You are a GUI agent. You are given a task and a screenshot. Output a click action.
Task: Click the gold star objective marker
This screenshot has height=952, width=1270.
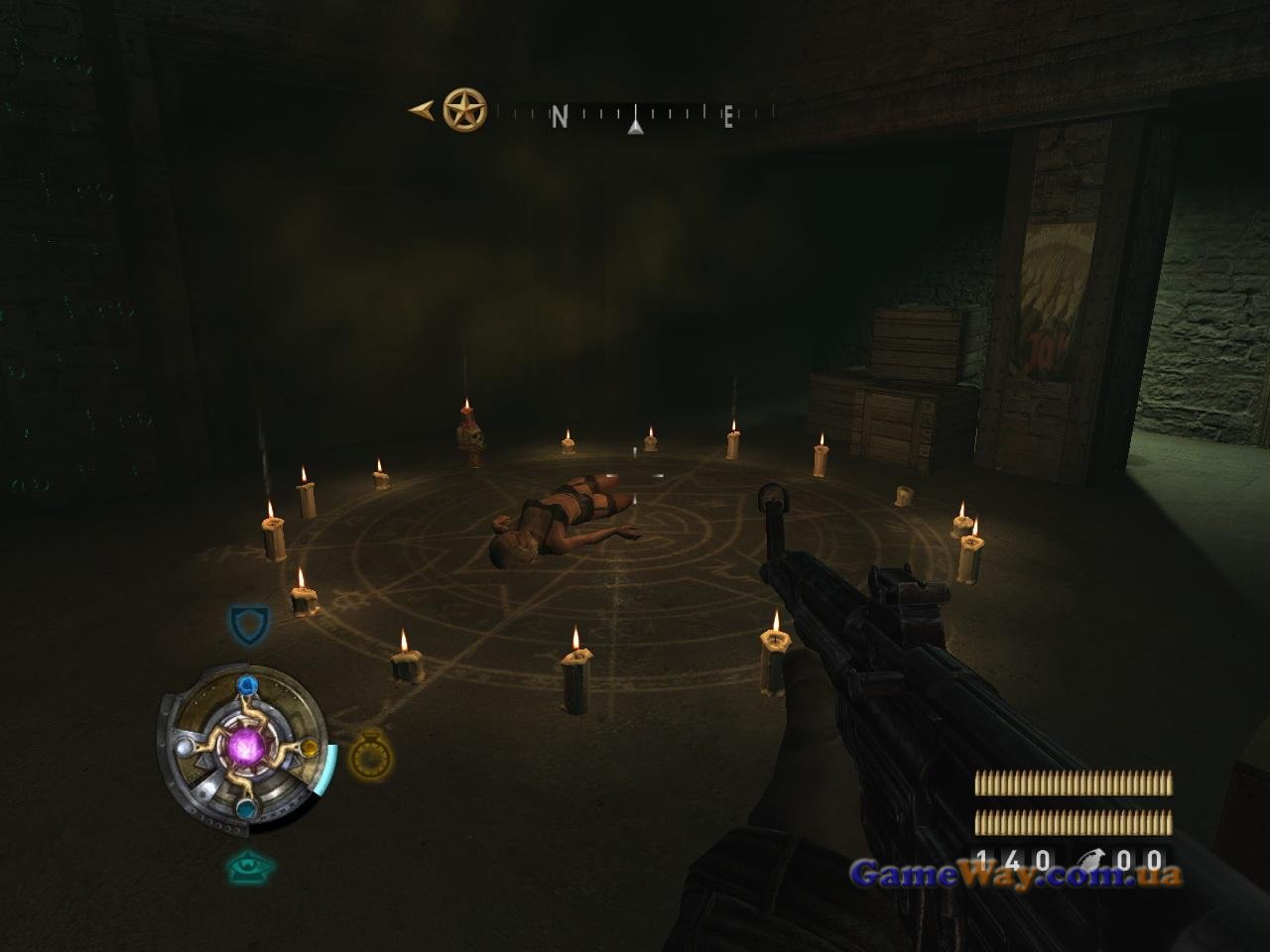click(464, 110)
